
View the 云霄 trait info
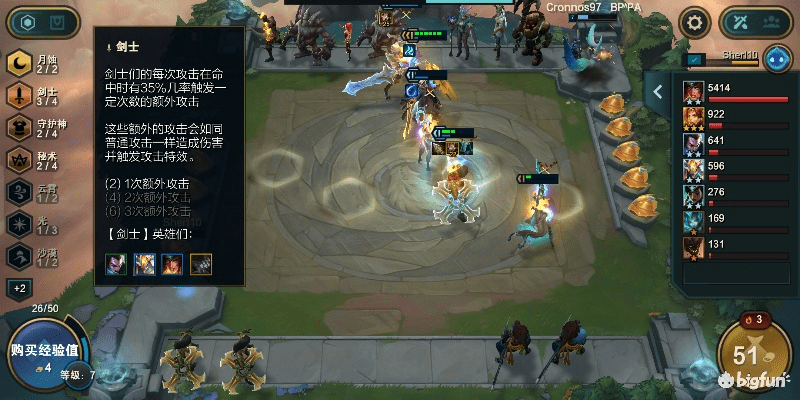[34, 191]
